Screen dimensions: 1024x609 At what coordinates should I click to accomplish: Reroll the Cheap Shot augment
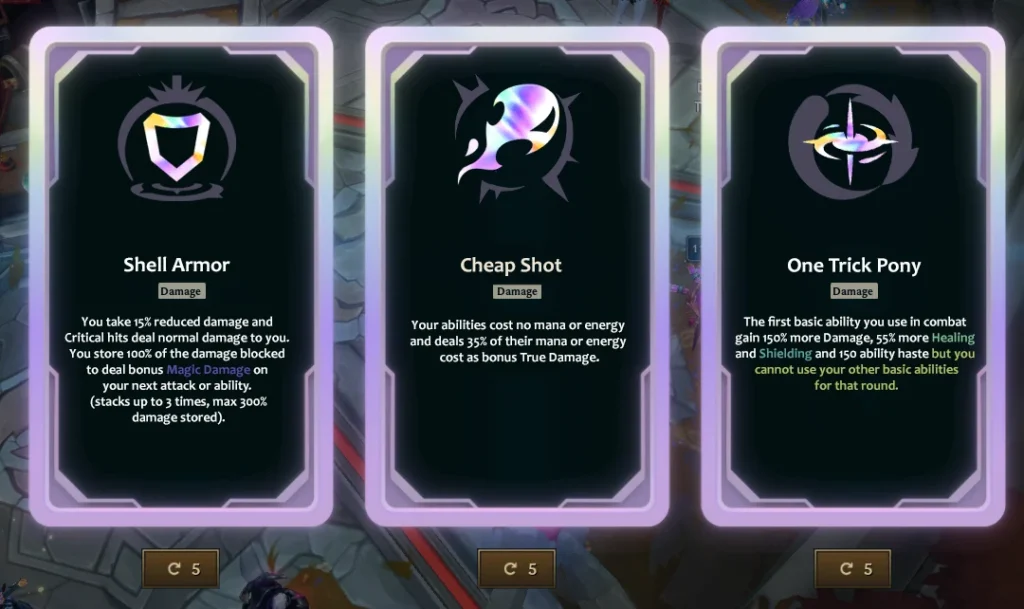(x=517, y=568)
